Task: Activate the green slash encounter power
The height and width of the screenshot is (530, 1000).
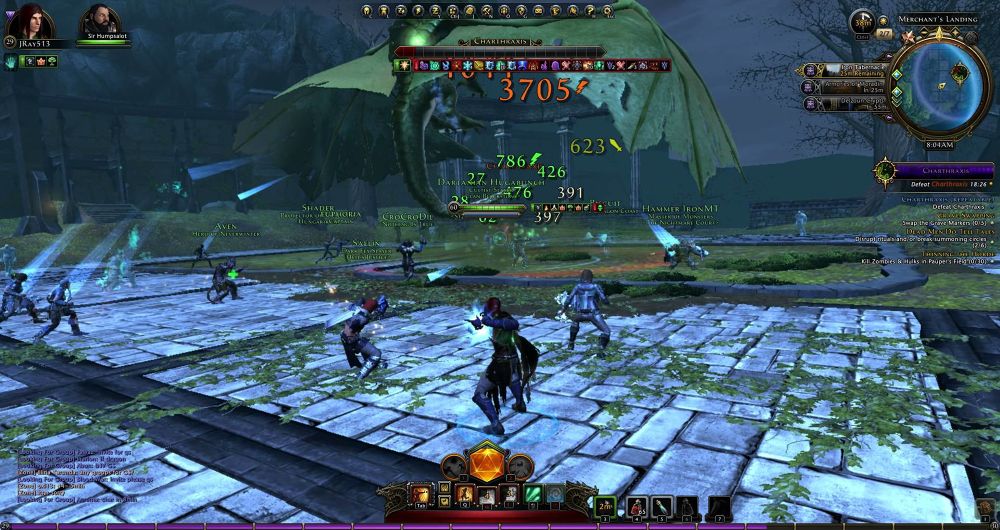Action: (534, 494)
